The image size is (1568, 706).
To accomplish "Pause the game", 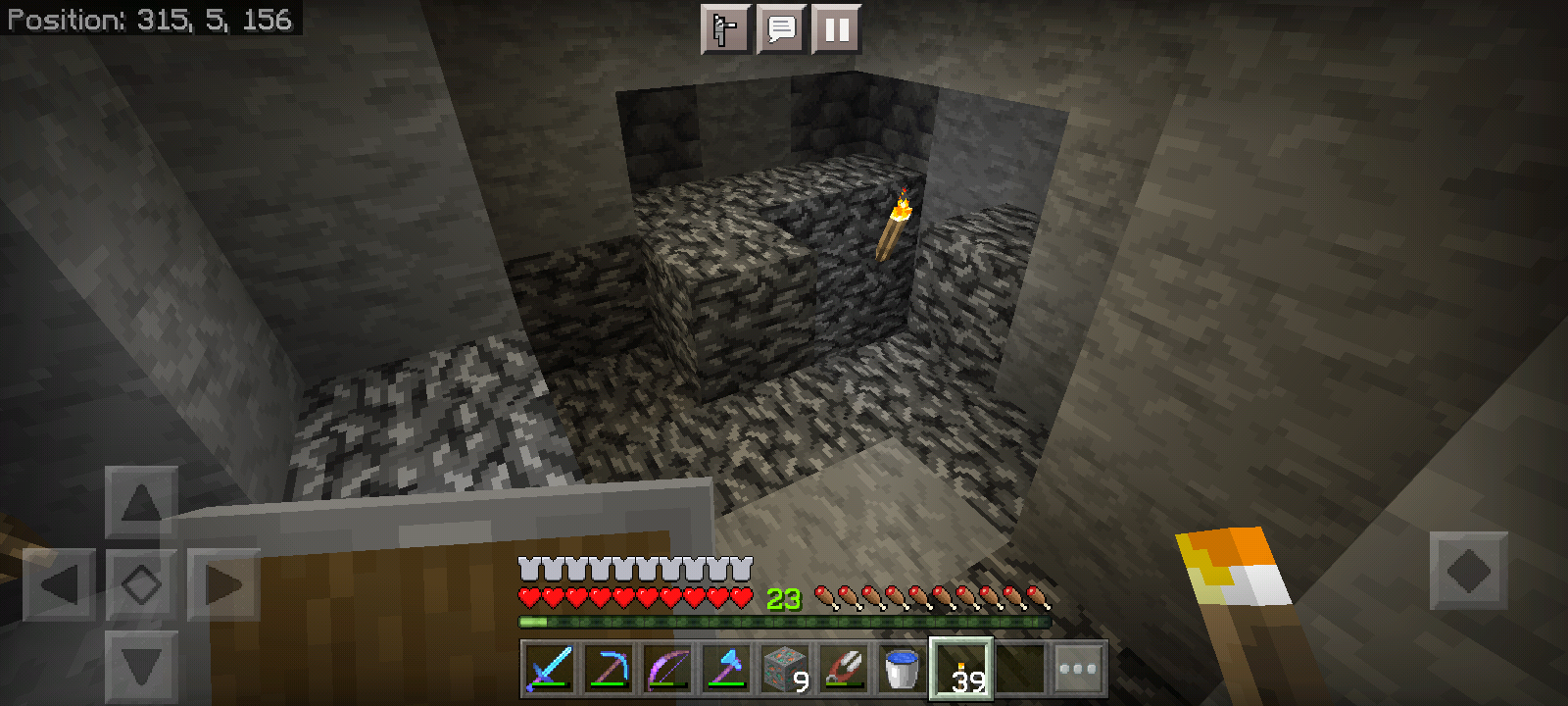I will [837, 29].
